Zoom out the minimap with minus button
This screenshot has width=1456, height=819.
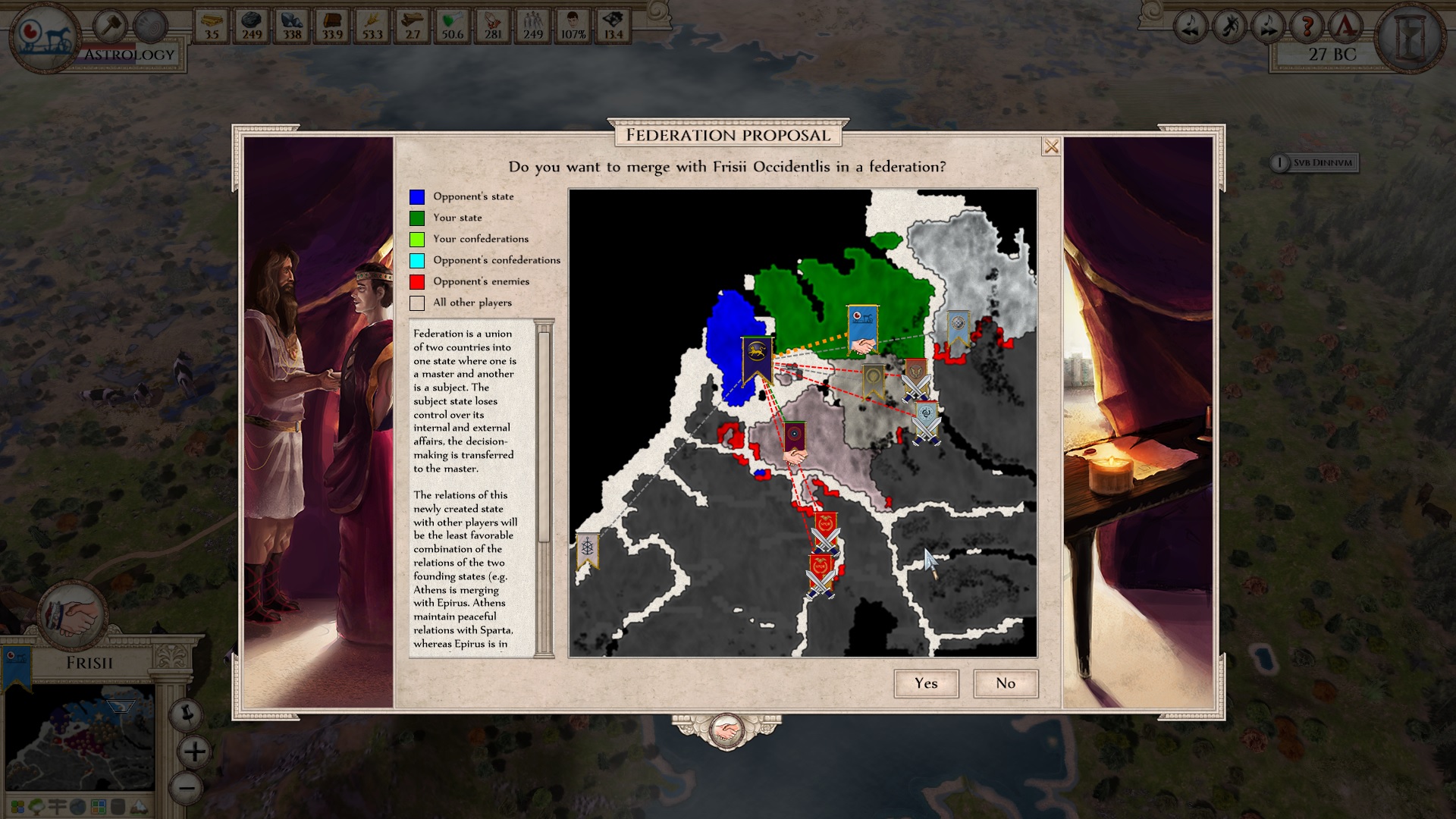click(187, 787)
